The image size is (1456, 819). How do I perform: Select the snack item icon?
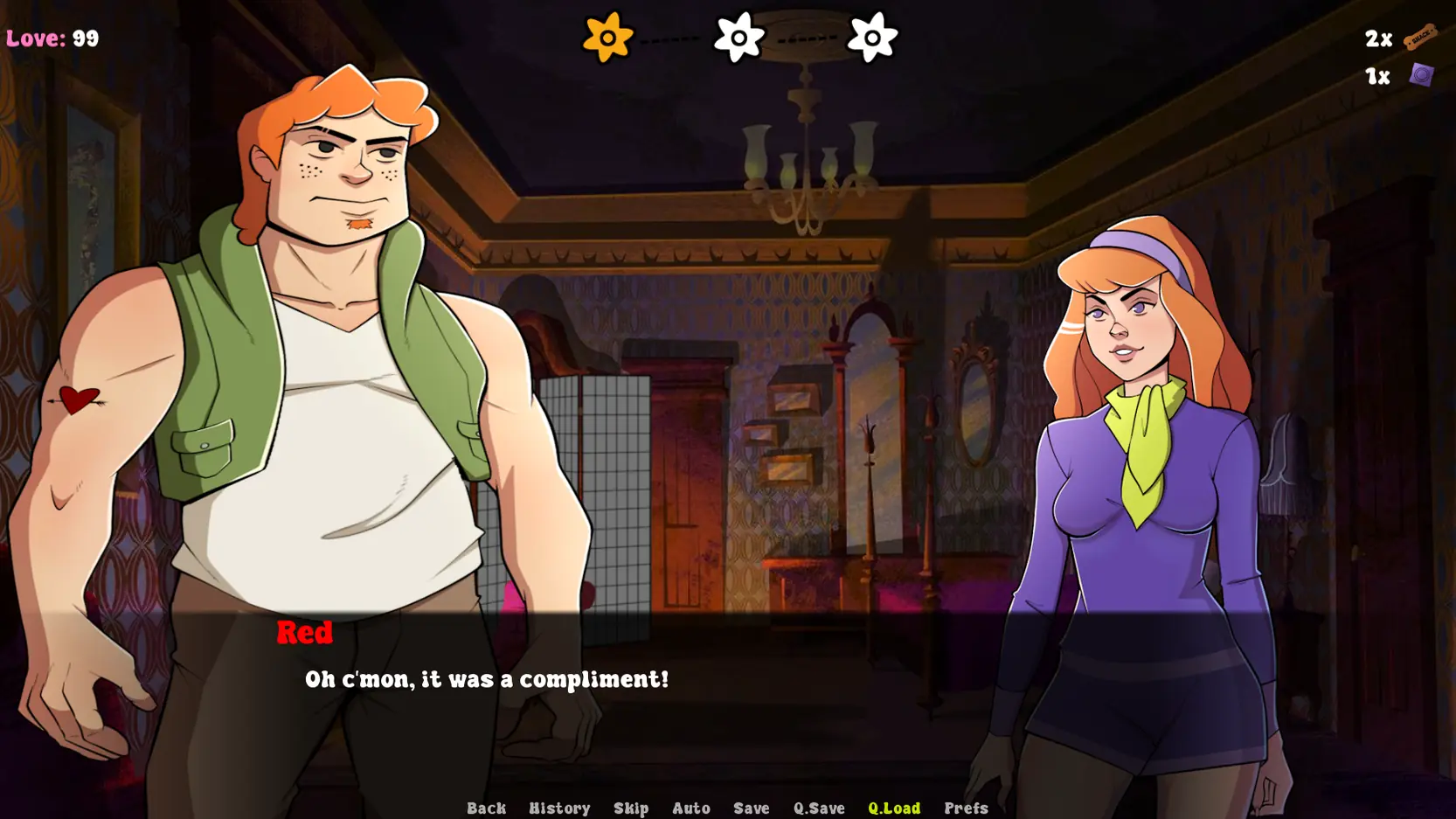coord(1420,37)
